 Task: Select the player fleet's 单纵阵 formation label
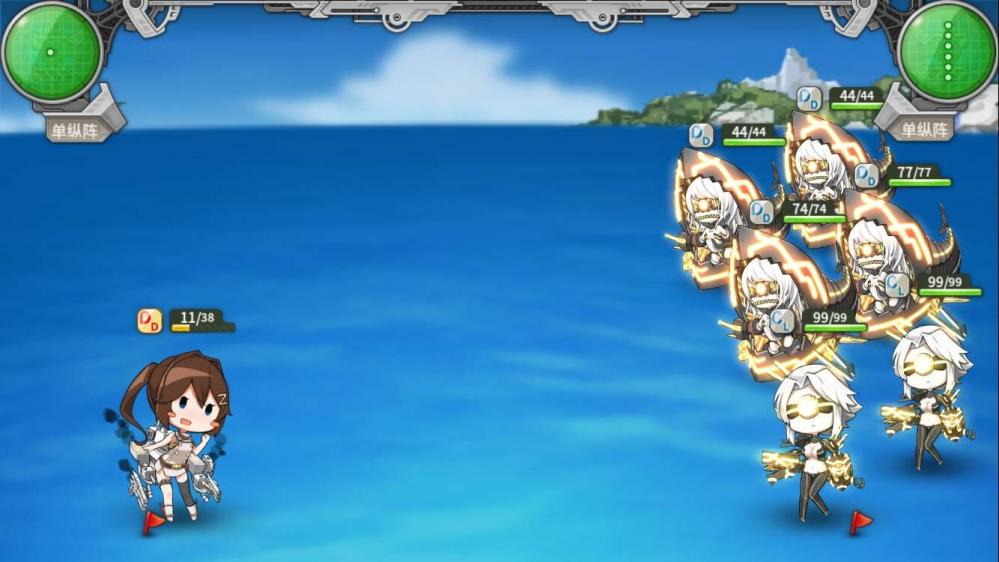point(77,129)
